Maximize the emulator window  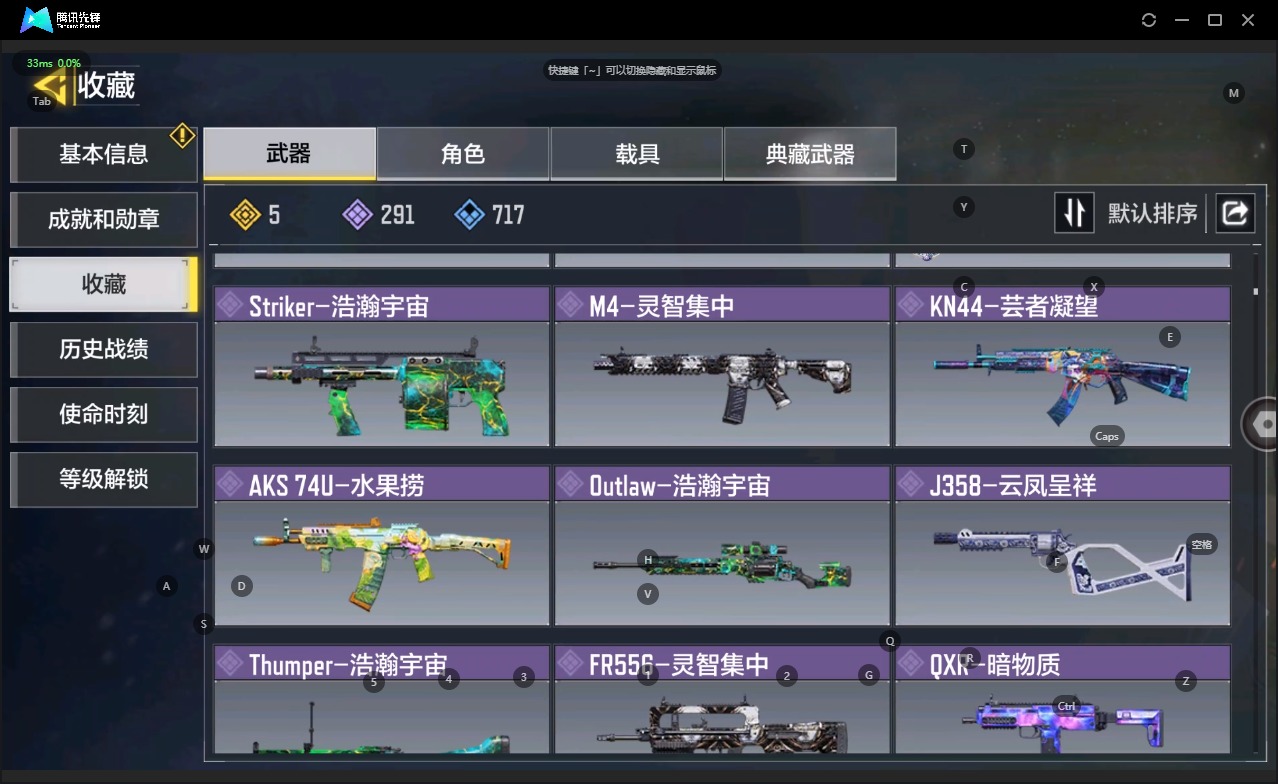1215,20
